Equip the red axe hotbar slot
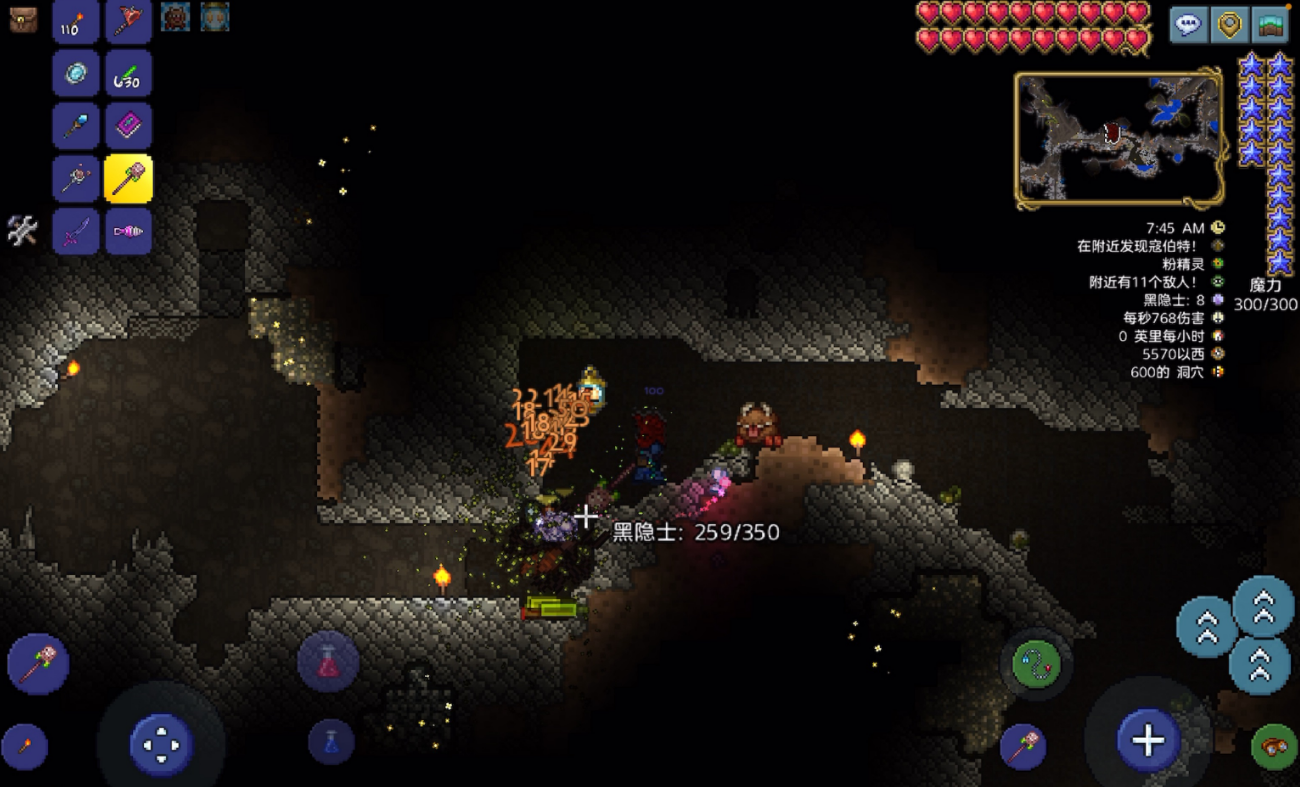This screenshot has width=1300, height=787. click(x=128, y=20)
